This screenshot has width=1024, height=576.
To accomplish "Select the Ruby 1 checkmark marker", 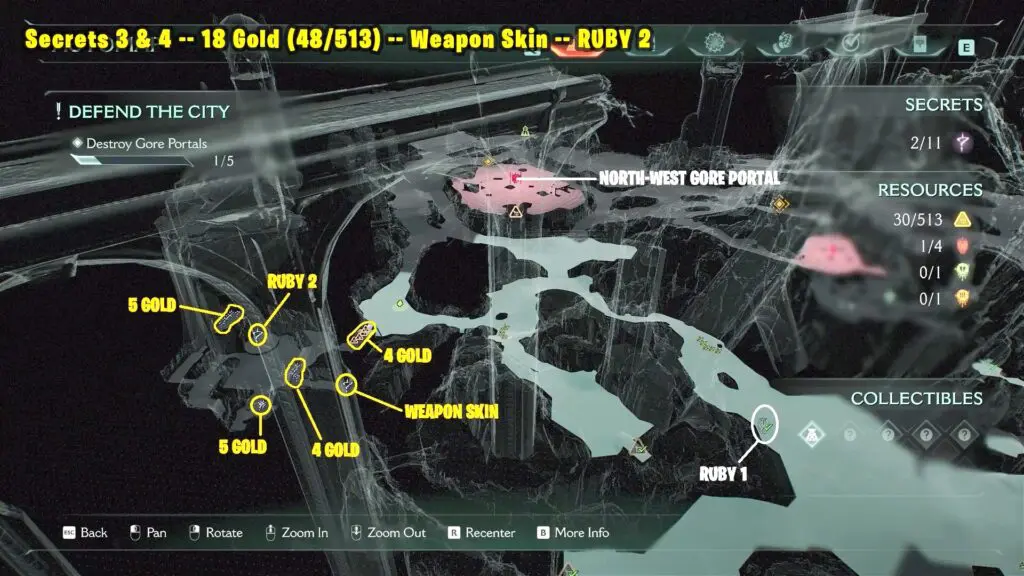I will [x=765, y=424].
